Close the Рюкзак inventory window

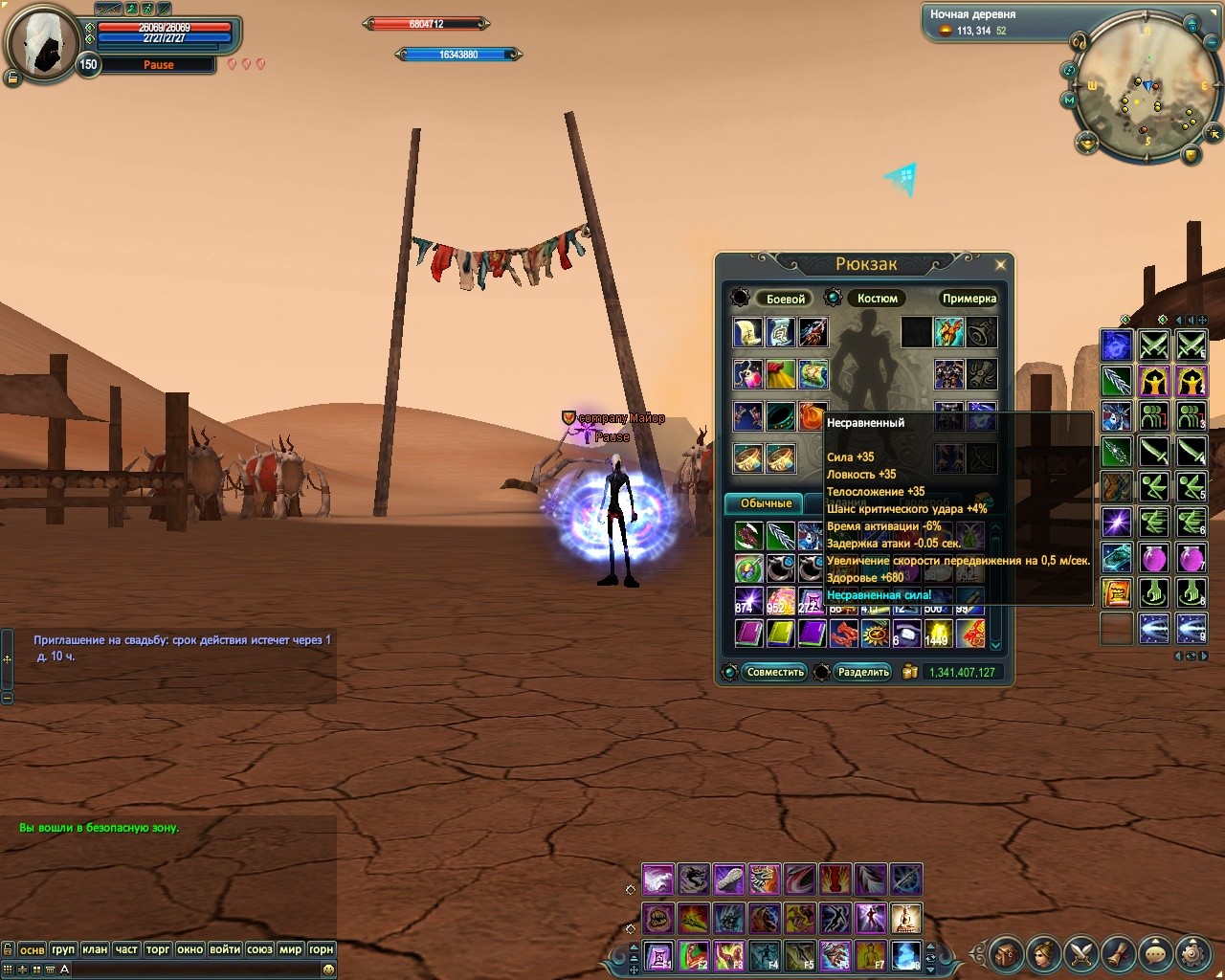coord(1000,265)
